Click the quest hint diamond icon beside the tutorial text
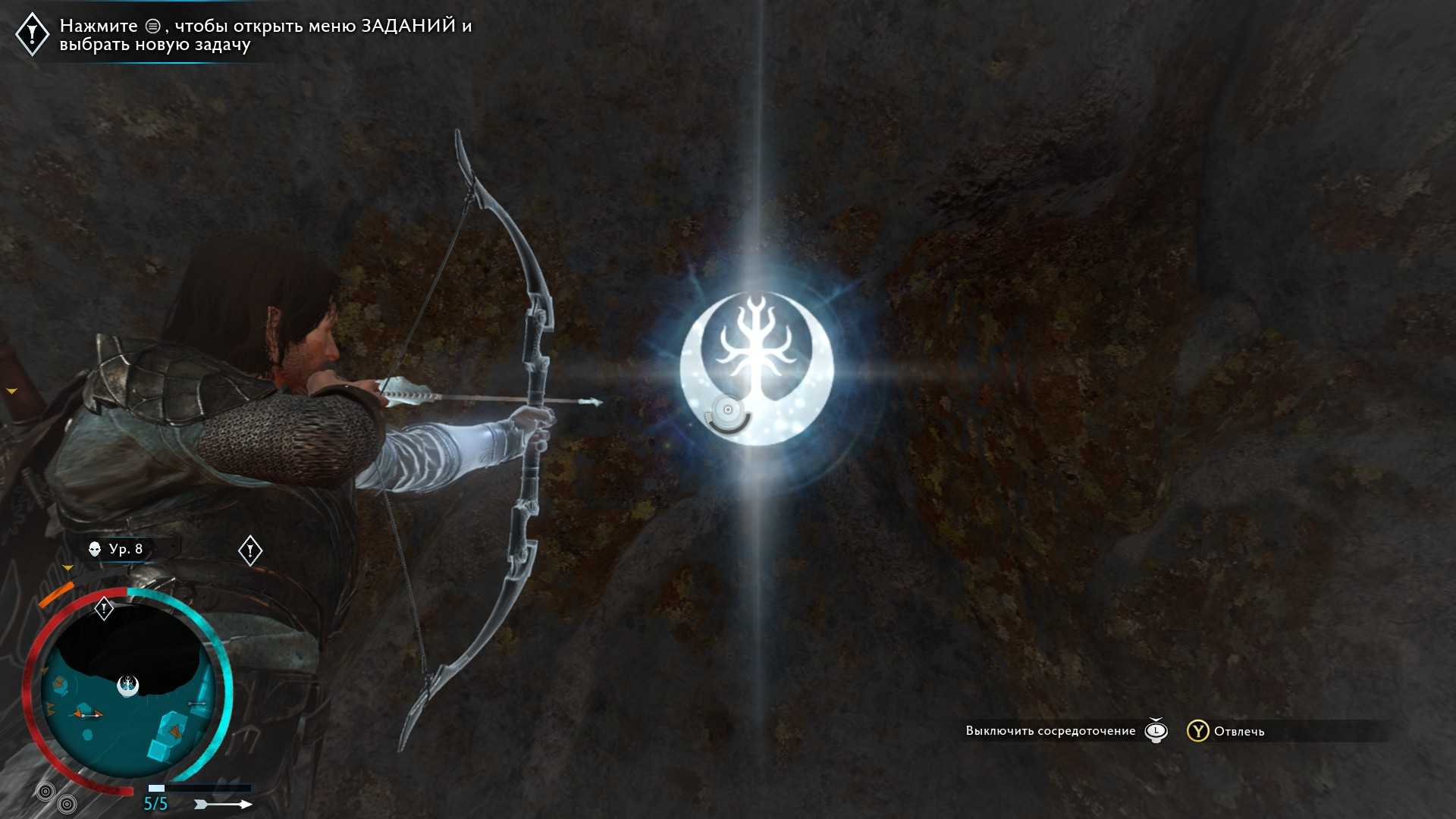The image size is (1456, 819). pyautogui.click(x=32, y=33)
